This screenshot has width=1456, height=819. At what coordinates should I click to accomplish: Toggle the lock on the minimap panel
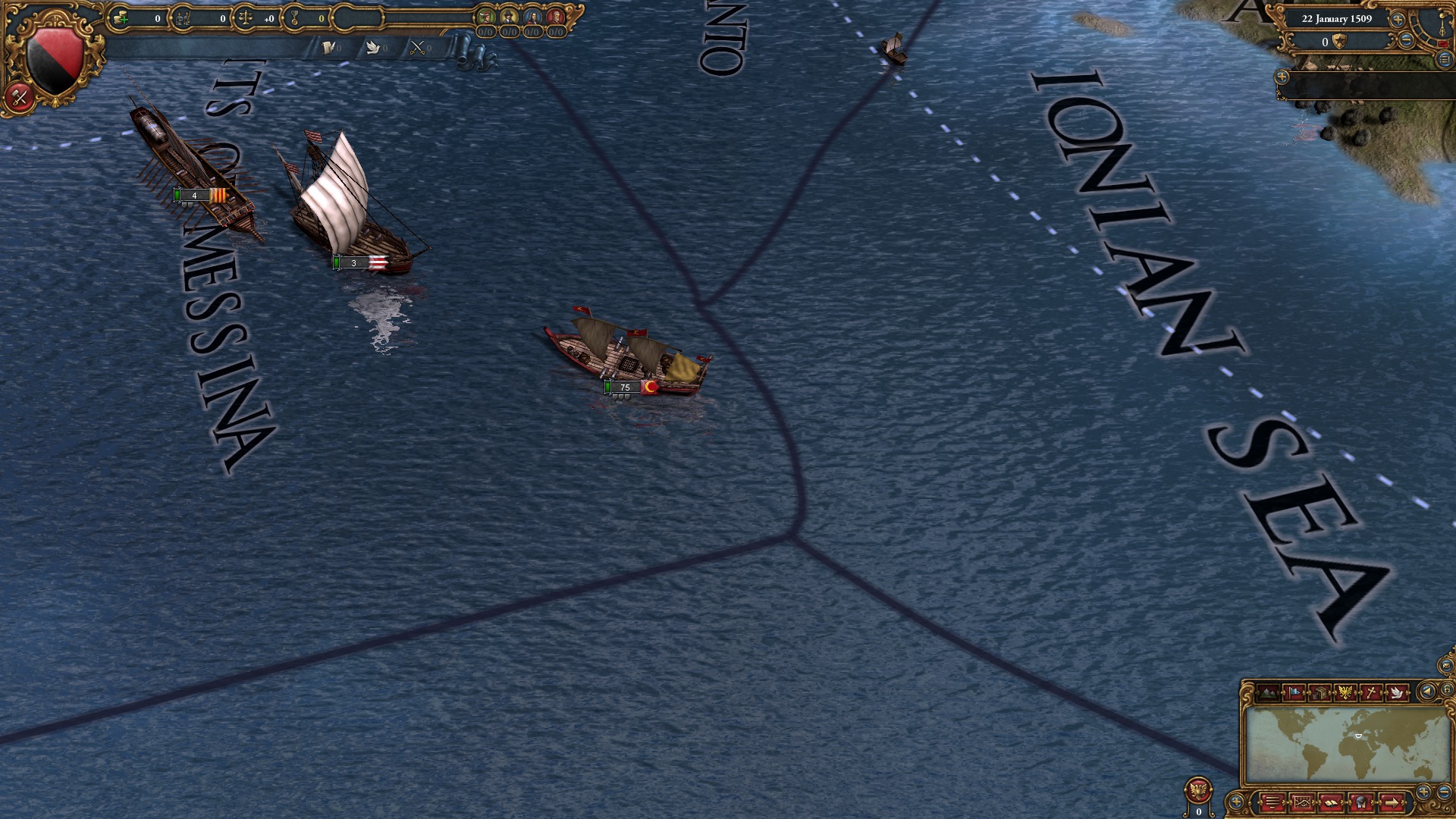[x=1447, y=691]
